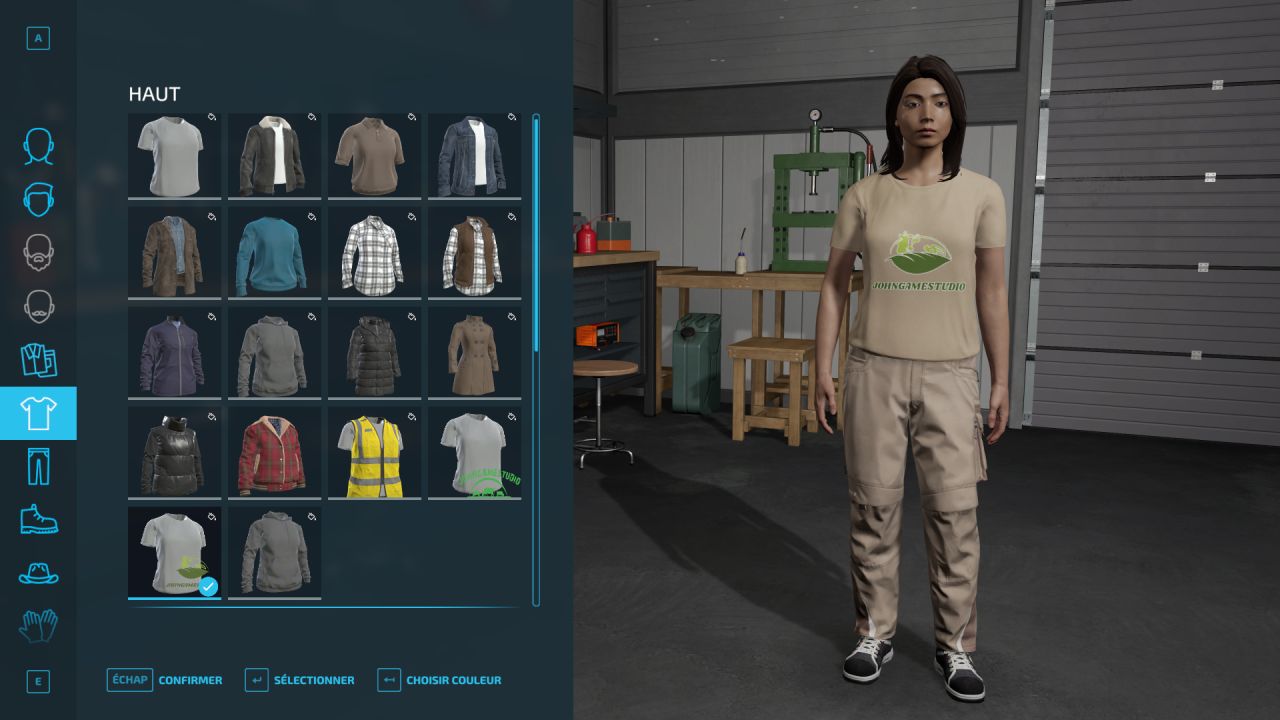Screen dimensions: 1280x720
Task: Click the checkmark on the selected shirt
Action: pos(208,588)
